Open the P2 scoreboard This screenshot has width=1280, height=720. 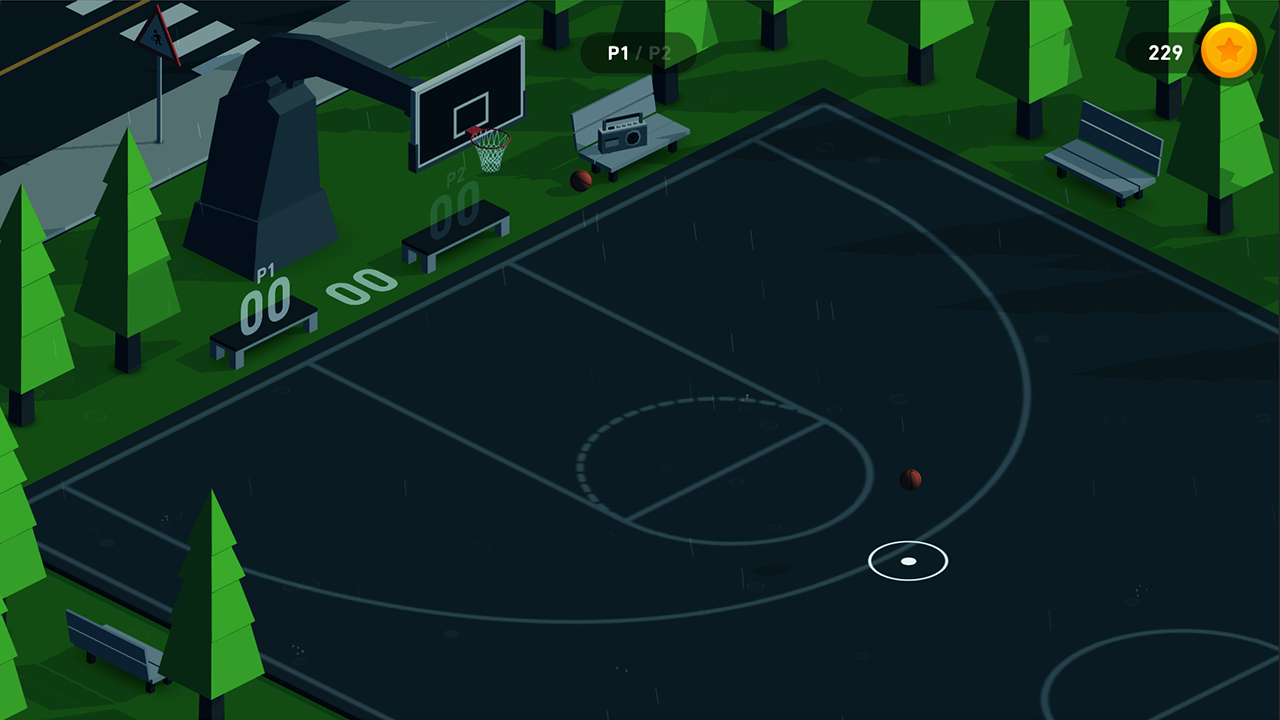click(455, 205)
